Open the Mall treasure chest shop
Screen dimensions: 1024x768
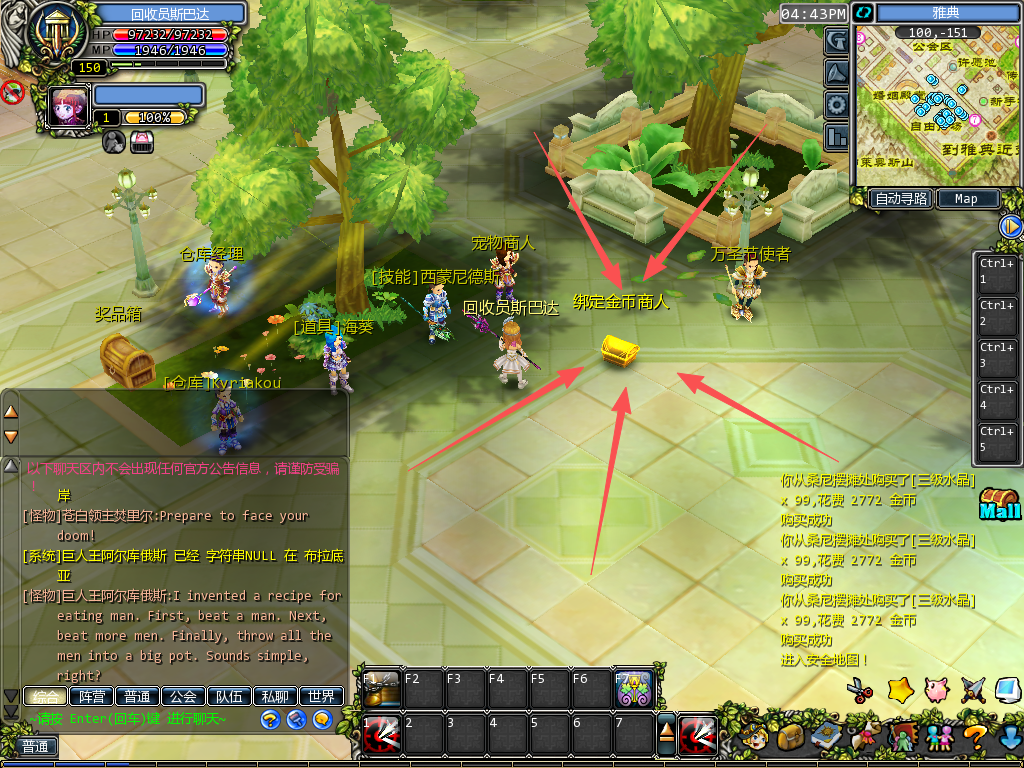[999, 503]
